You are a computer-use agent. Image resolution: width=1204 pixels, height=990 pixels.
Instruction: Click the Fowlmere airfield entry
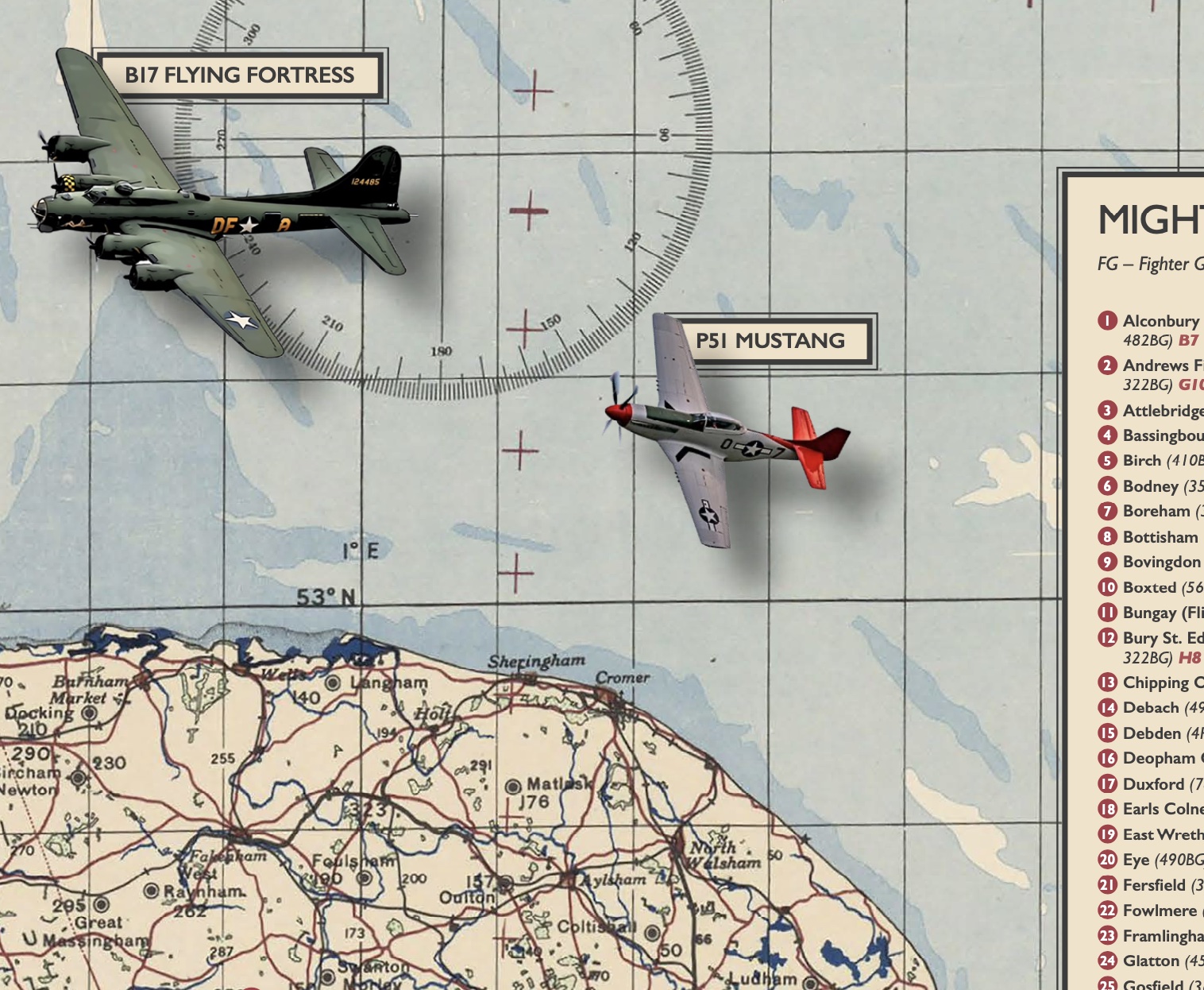pos(1159,911)
